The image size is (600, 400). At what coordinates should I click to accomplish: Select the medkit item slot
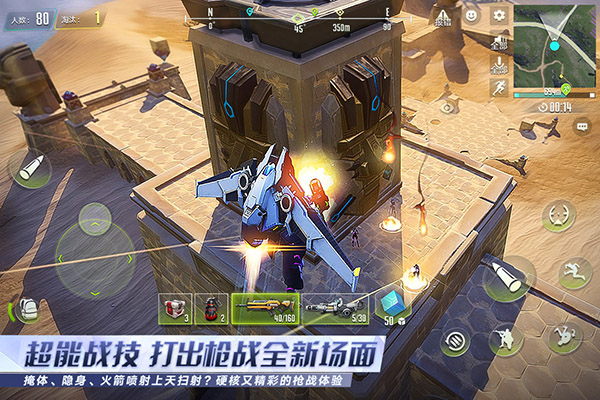(x=175, y=308)
